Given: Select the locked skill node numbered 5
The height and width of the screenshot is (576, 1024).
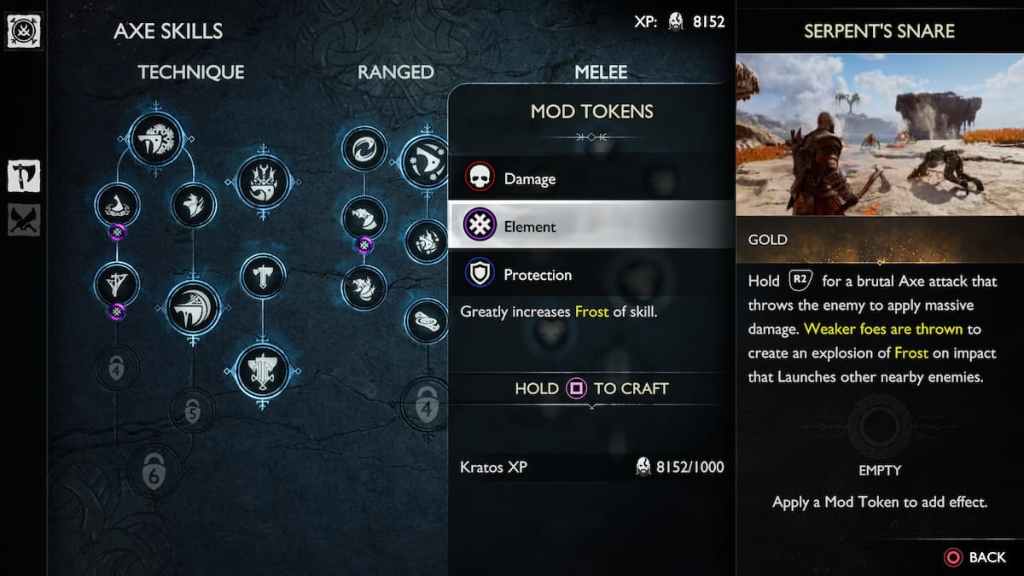Looking at the screenshot, I should pyautogui.click(x=192, y=408).
